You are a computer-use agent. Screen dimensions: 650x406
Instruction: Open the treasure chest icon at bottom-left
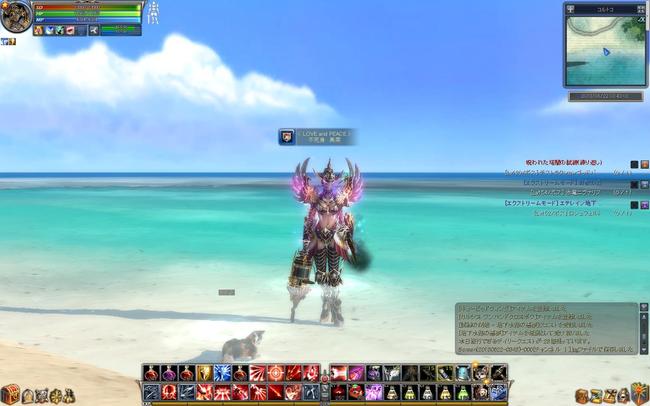click(11, 394)
